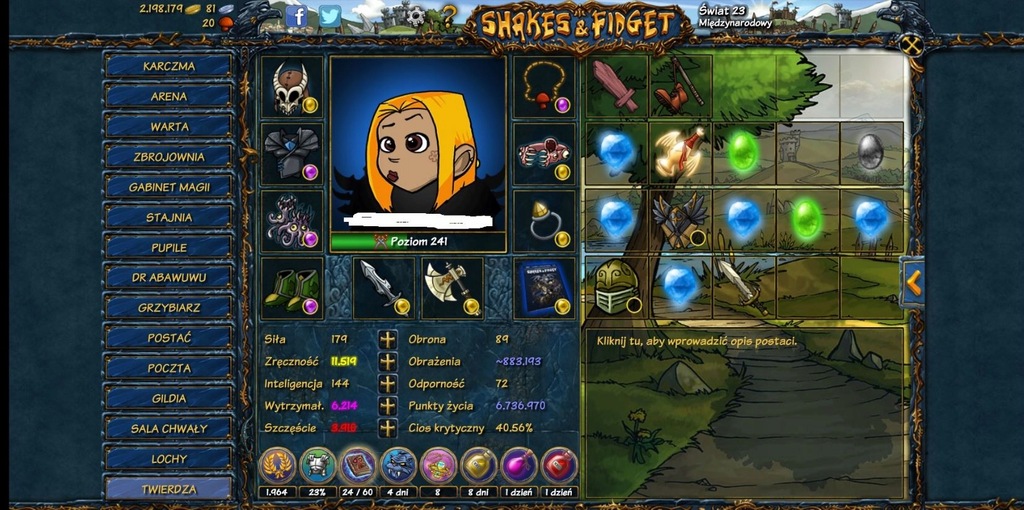The height and width of the screenshot is (510, 1024).
Task: Open the Twitter link
Action: 329,16
